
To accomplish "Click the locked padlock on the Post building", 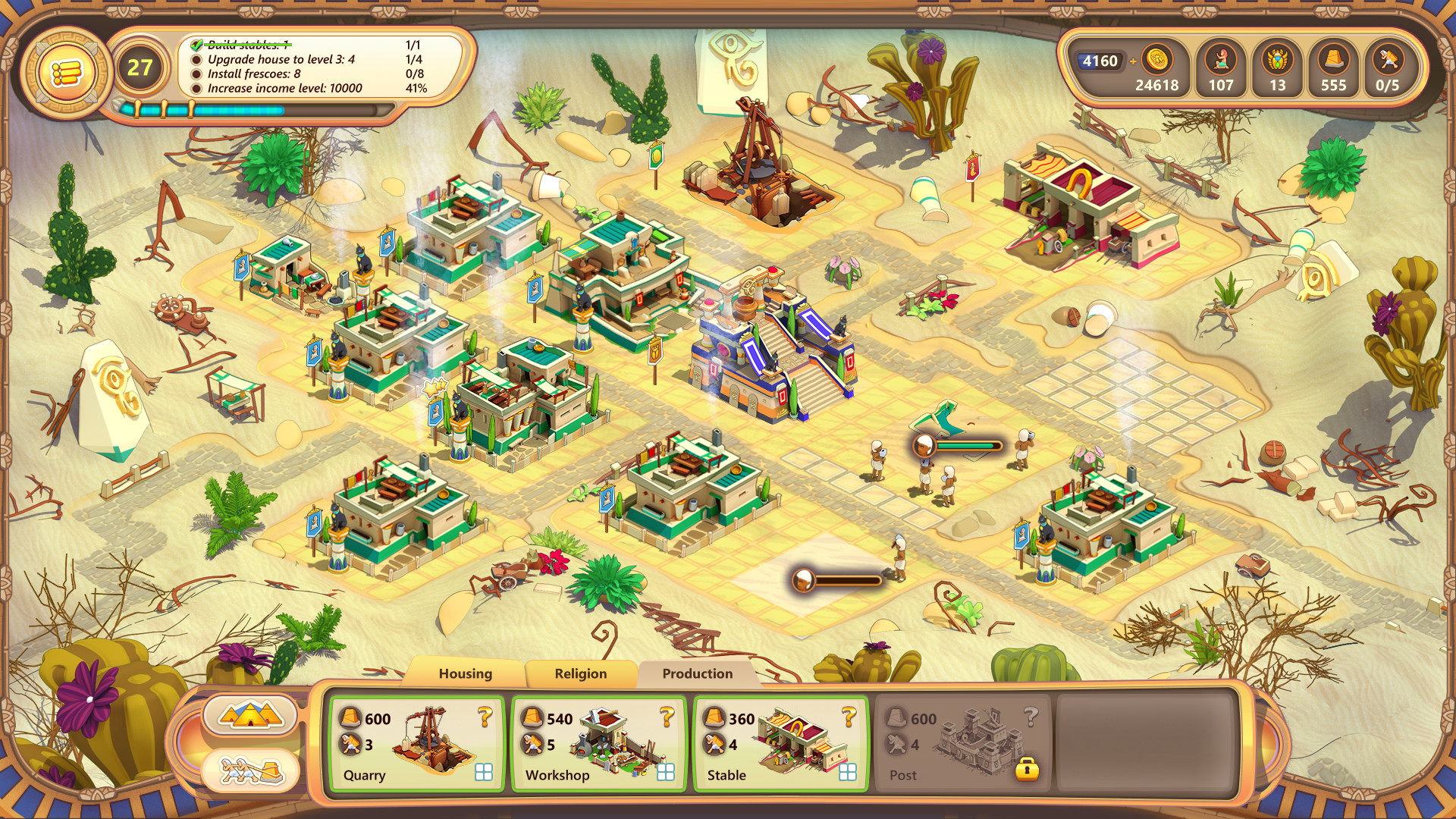I will pos(1030,770).
